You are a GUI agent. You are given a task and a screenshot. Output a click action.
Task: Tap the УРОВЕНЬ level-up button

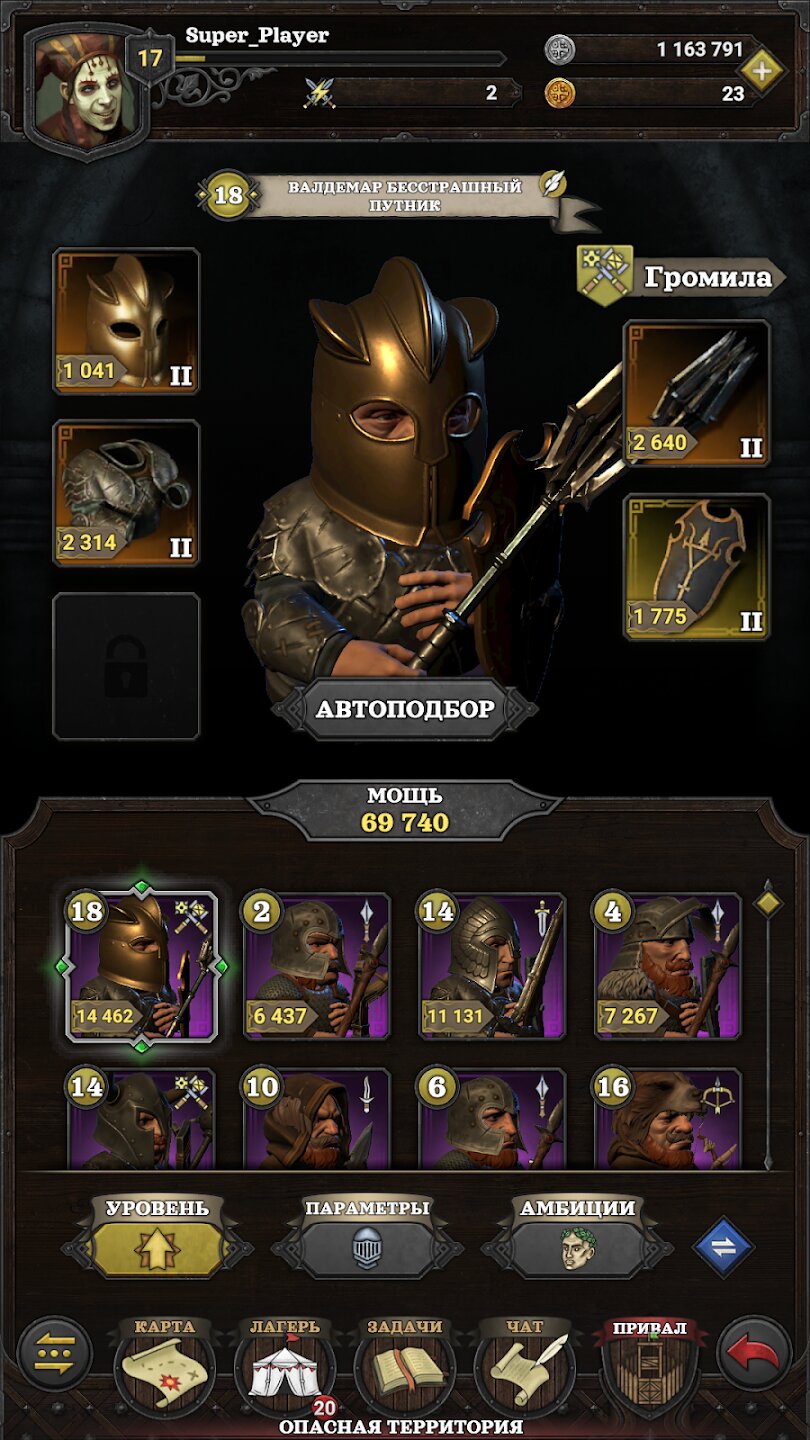(x=158, y=1248)
